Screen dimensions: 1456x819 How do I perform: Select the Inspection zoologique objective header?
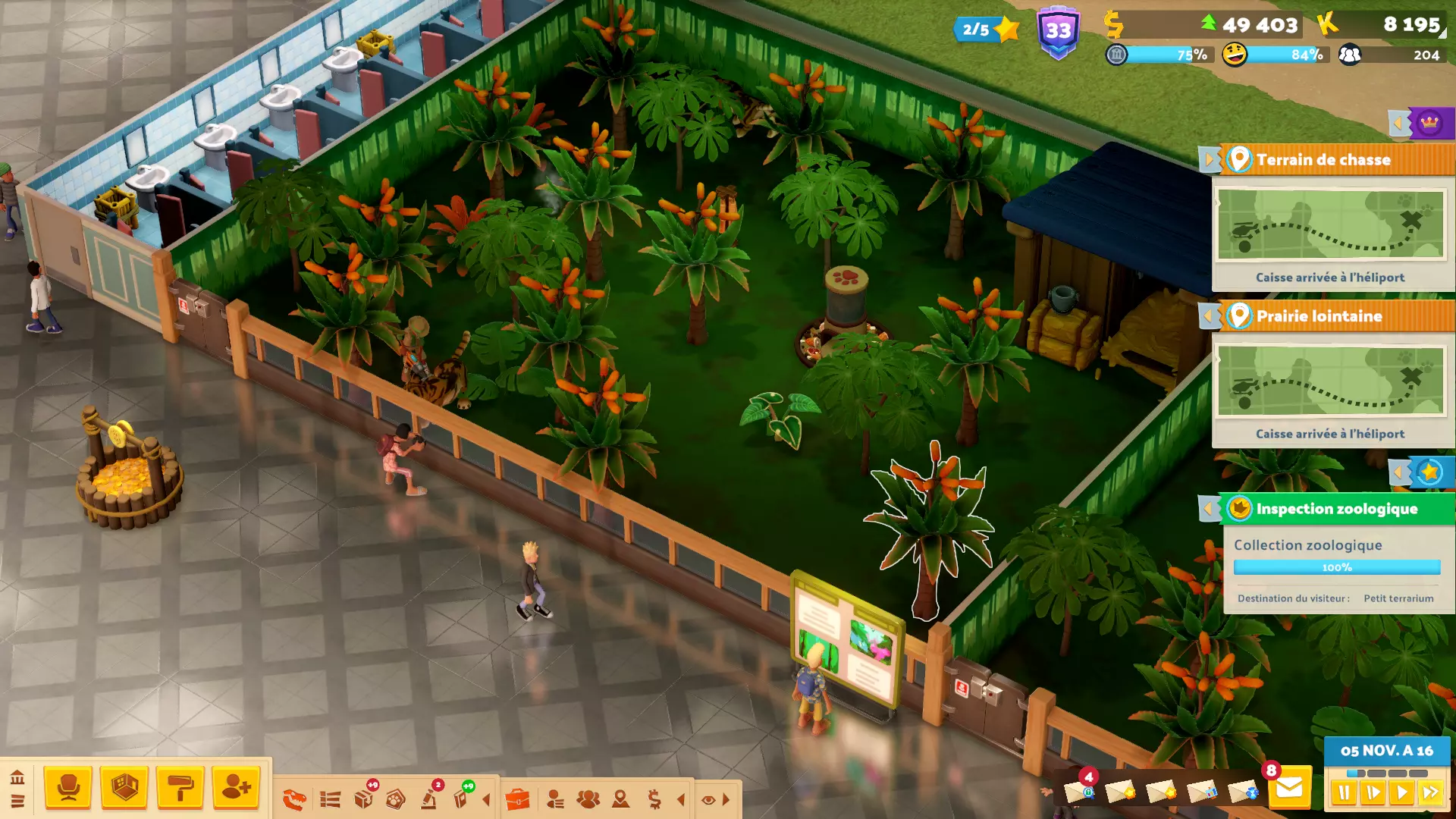point(1336,509)
